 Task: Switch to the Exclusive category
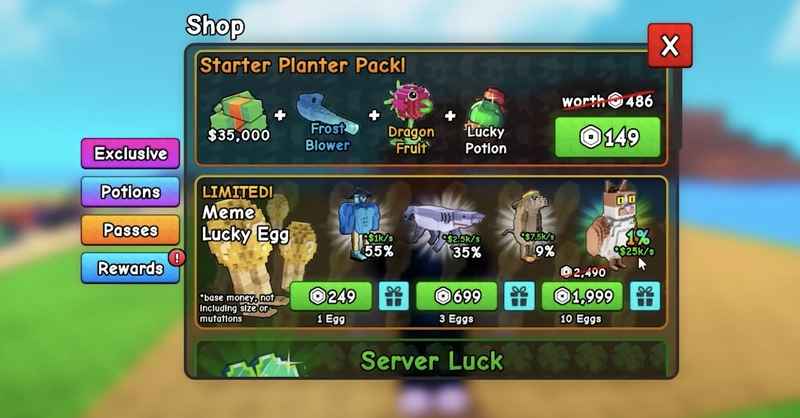pyautogui.click(x=130, y=154)
